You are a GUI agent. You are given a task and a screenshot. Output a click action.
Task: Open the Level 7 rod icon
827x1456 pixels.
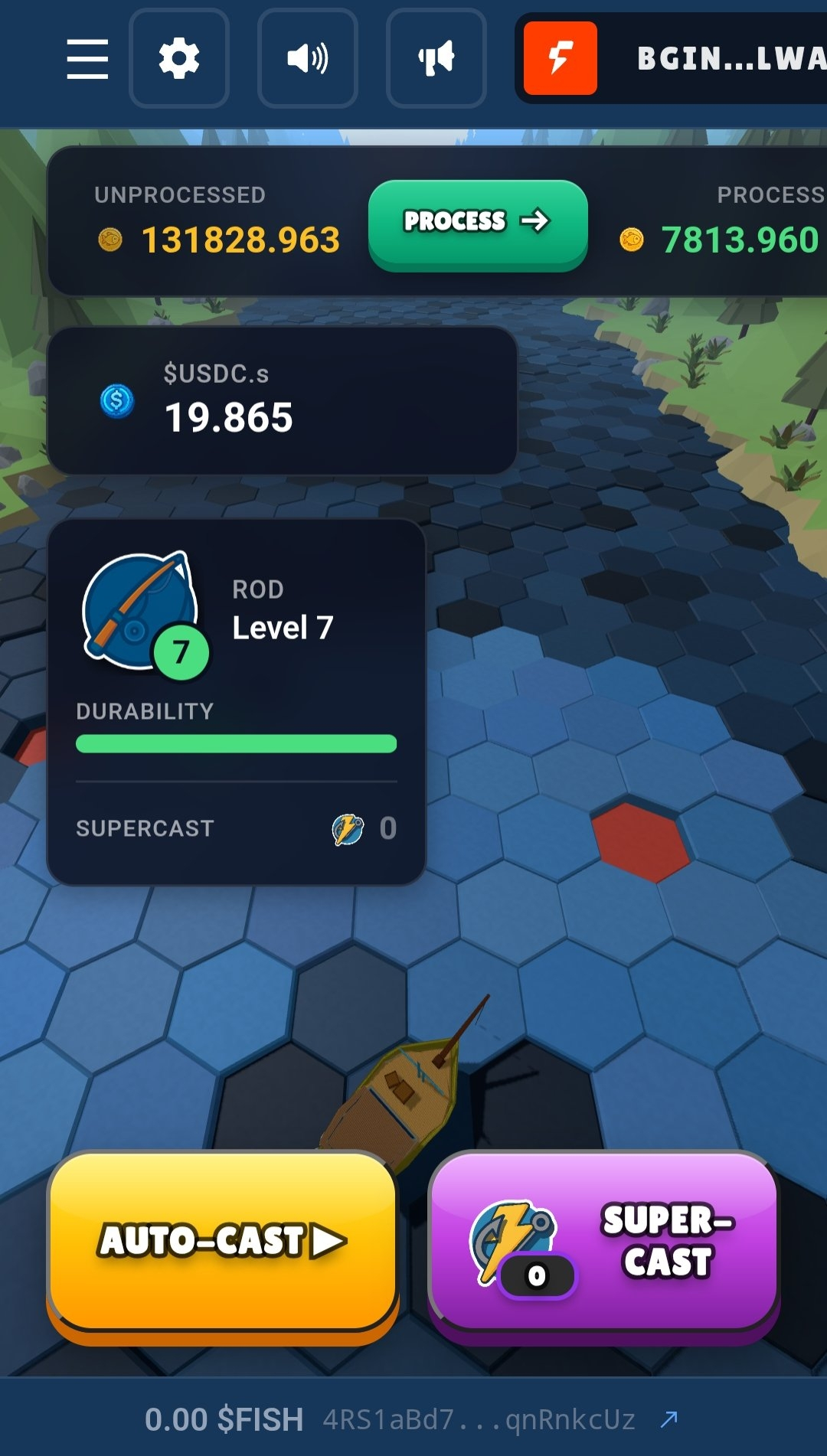[x=142, y=614]
